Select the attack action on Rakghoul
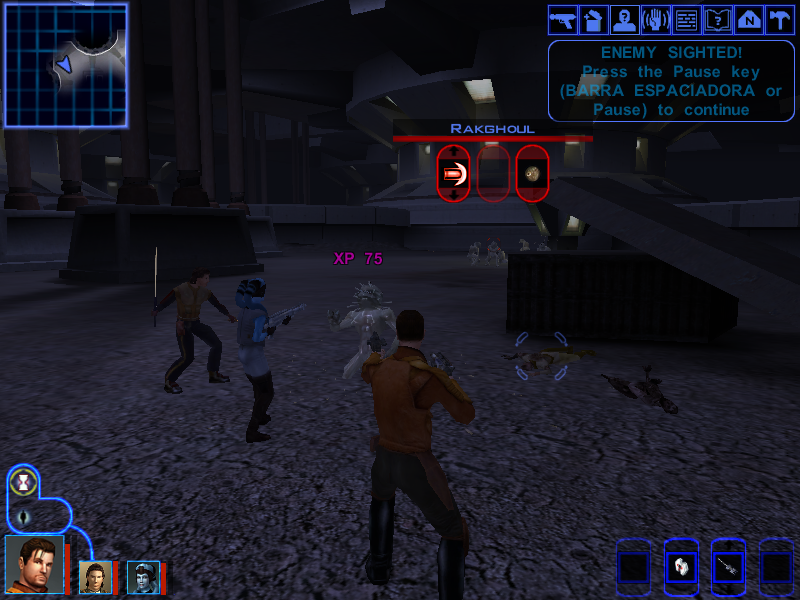The image size is (800, 600). tap(453, 174)
